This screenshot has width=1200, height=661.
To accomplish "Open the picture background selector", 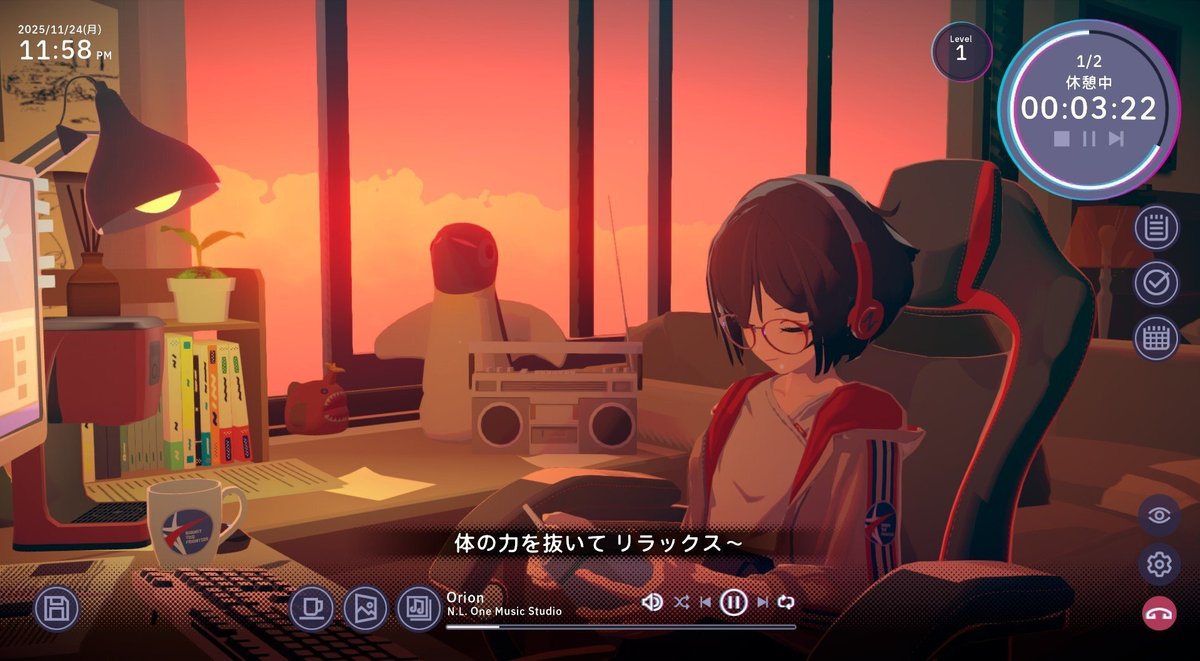I will (365, 608).
